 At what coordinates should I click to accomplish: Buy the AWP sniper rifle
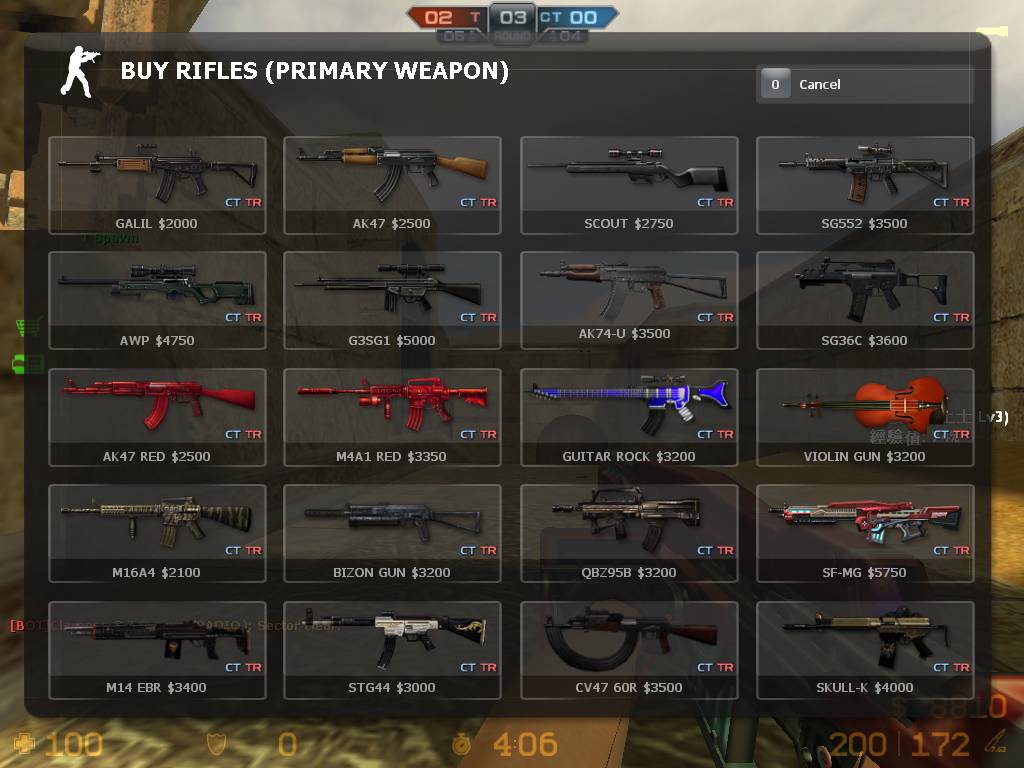(157, 300)
